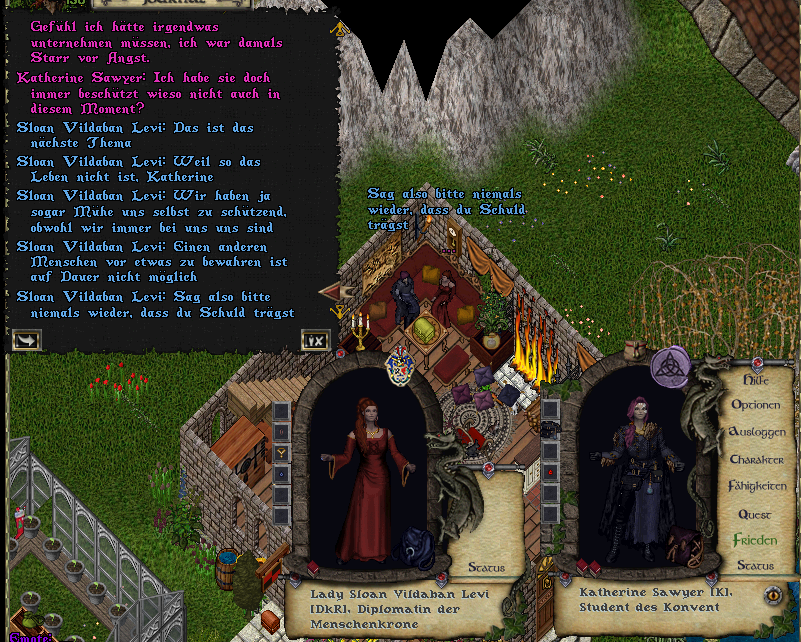This screenshot has height=642, width=801.
Task: Open Status on Katherine Sawyer's paperdoll
Action: pos(755,566)
